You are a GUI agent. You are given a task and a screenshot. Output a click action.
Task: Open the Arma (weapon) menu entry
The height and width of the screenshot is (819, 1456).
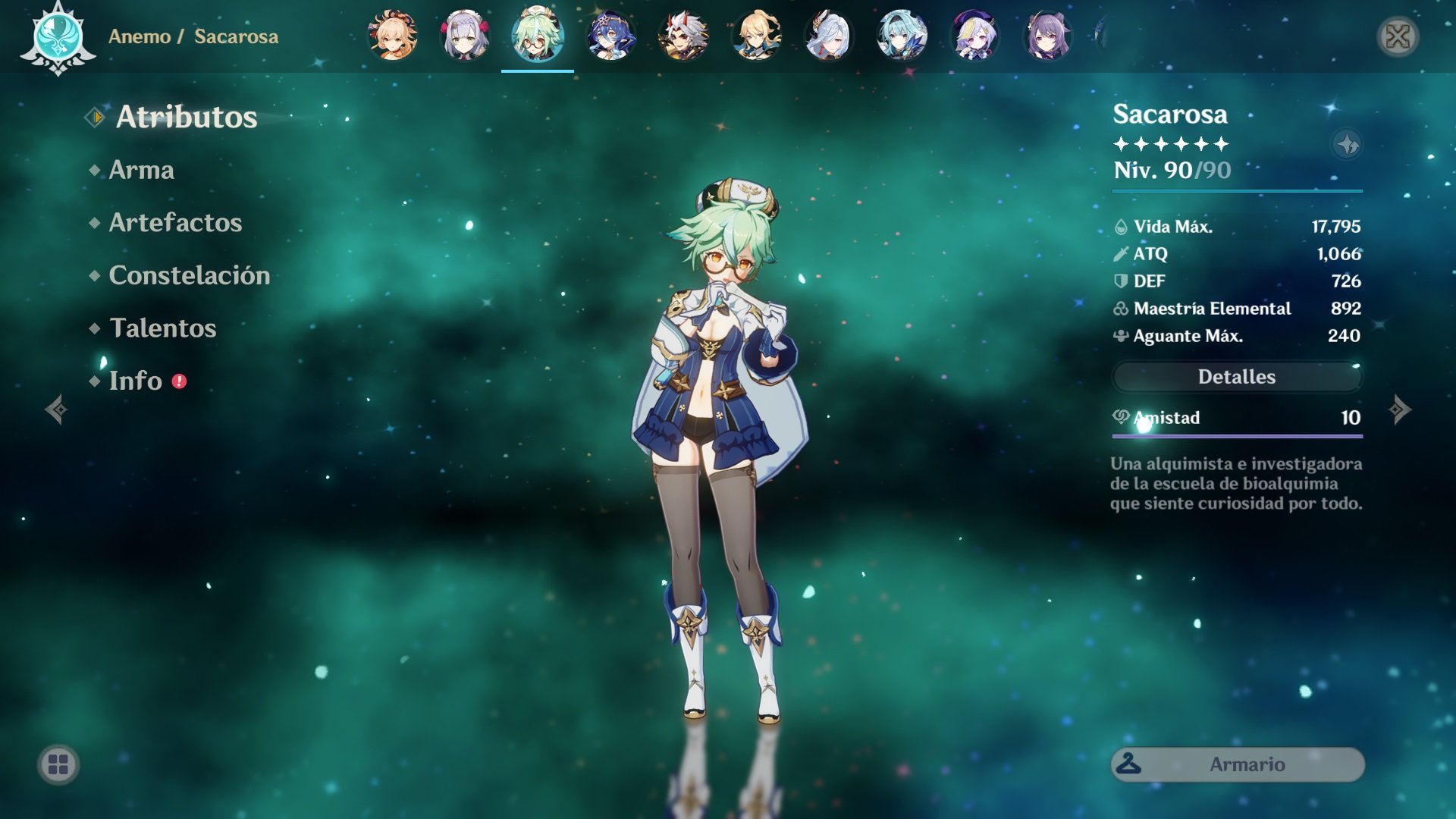coord(141,170)
